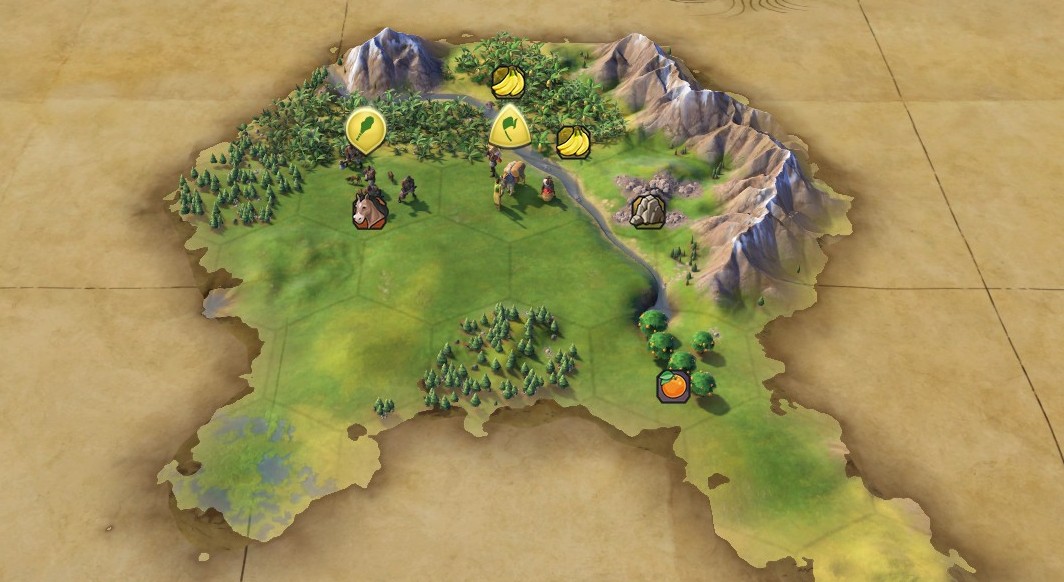Screen dimensions: 1064x582
Task: Select the settler unit flag above the river
Action: [509, 126]
